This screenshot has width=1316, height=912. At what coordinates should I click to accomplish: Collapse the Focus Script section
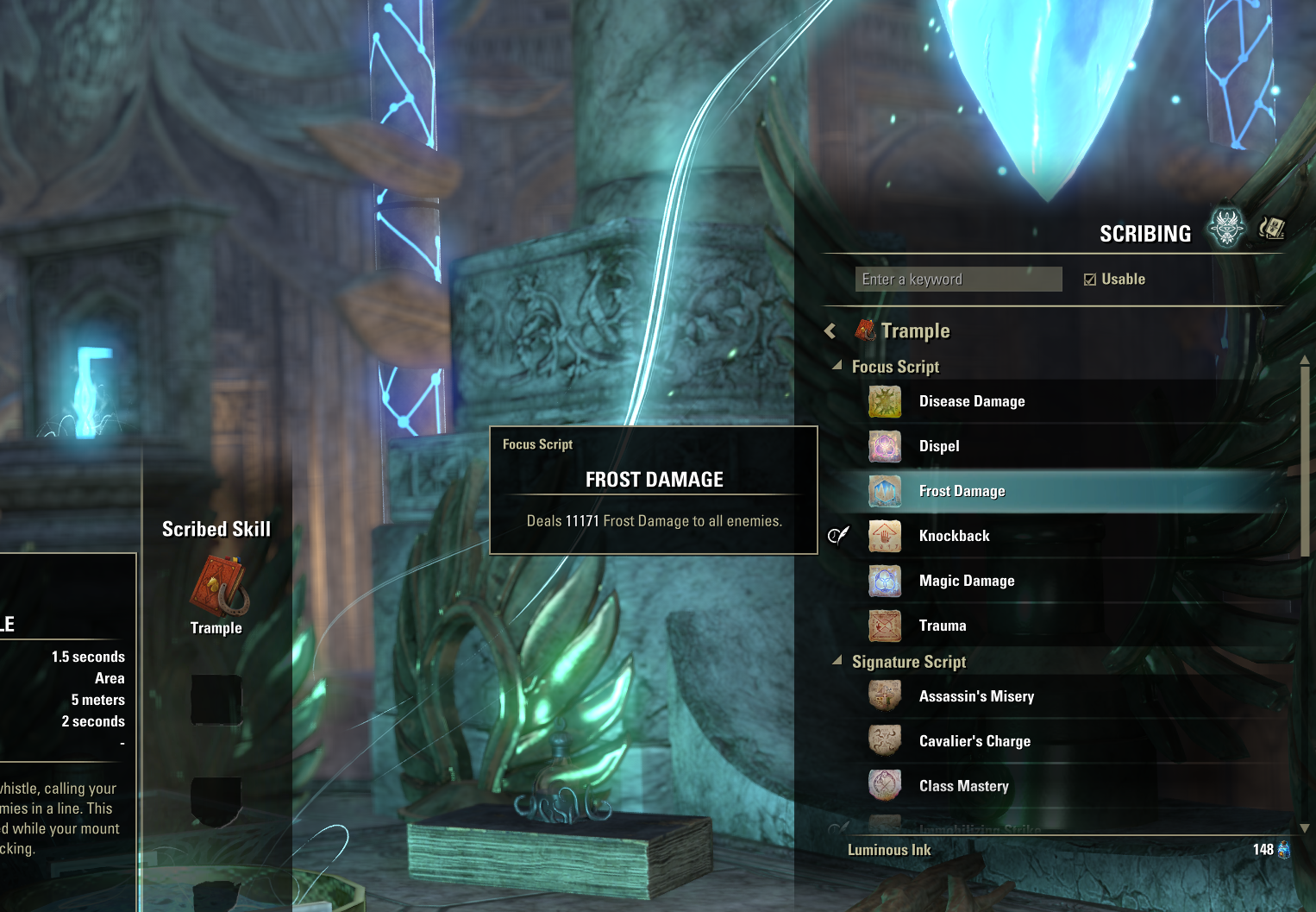pos(837,366)
